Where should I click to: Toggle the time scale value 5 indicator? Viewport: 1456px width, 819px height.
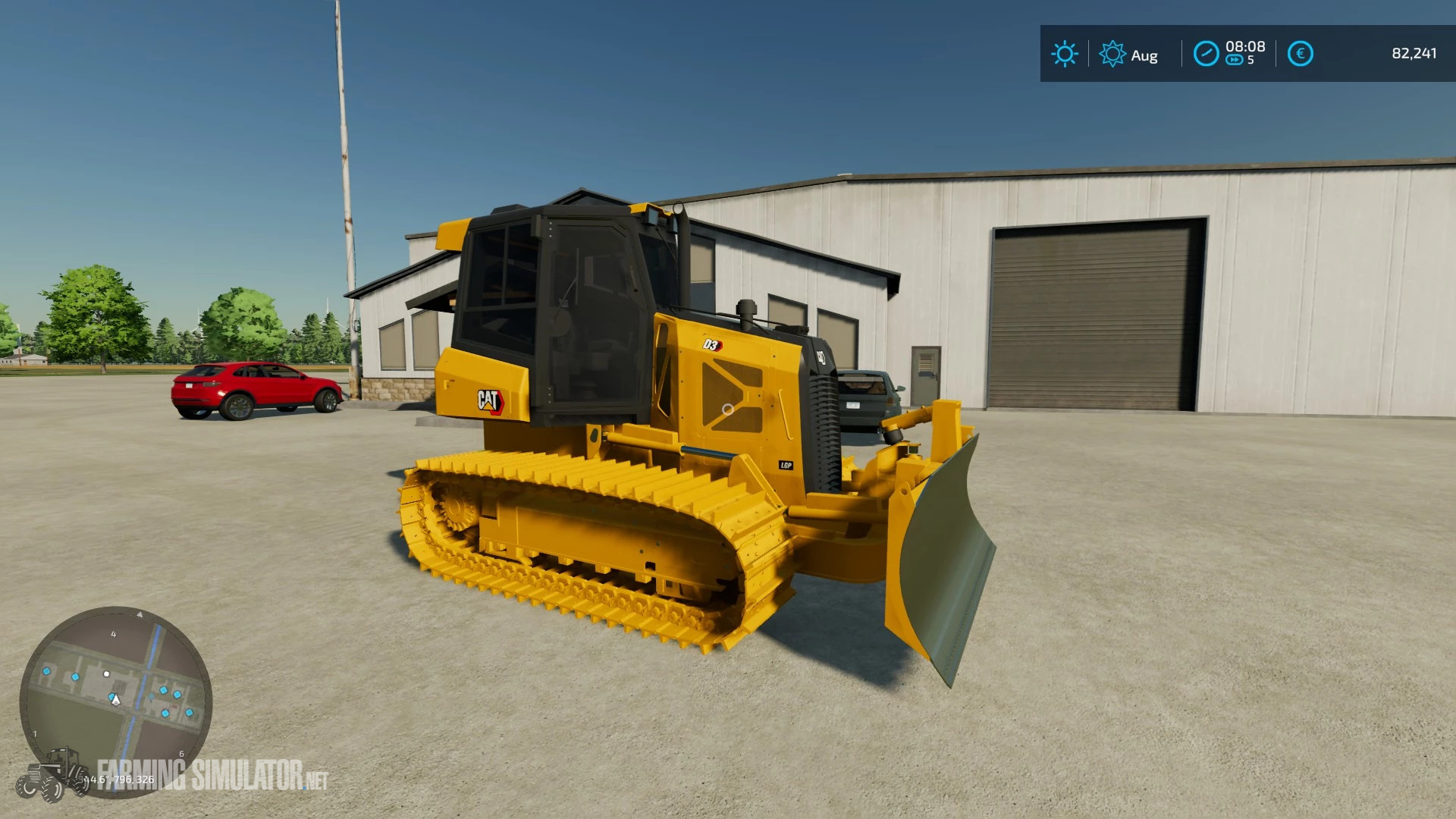[x=1252, y=59]
